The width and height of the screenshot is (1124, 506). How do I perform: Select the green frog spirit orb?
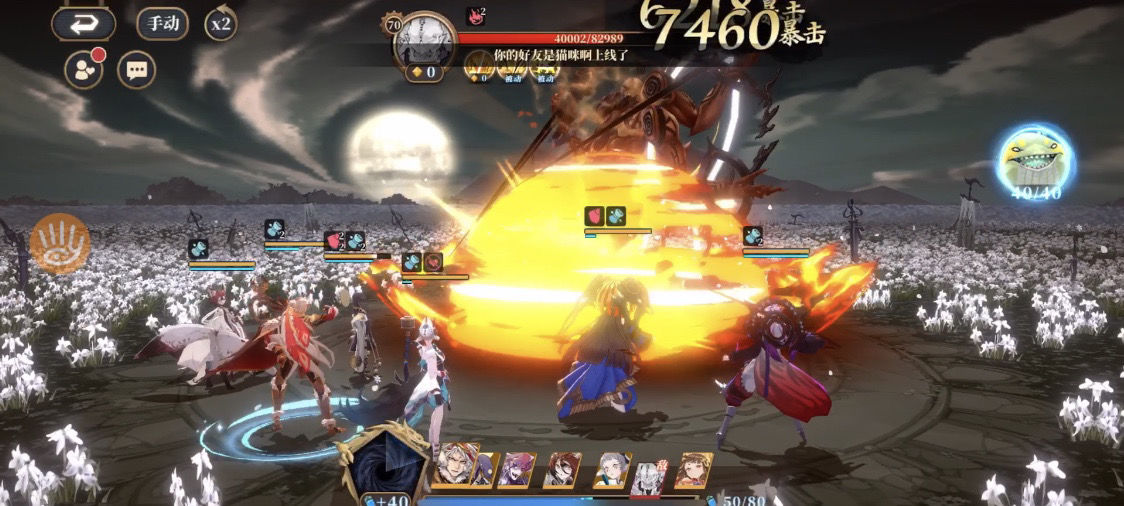[1035, 161]
